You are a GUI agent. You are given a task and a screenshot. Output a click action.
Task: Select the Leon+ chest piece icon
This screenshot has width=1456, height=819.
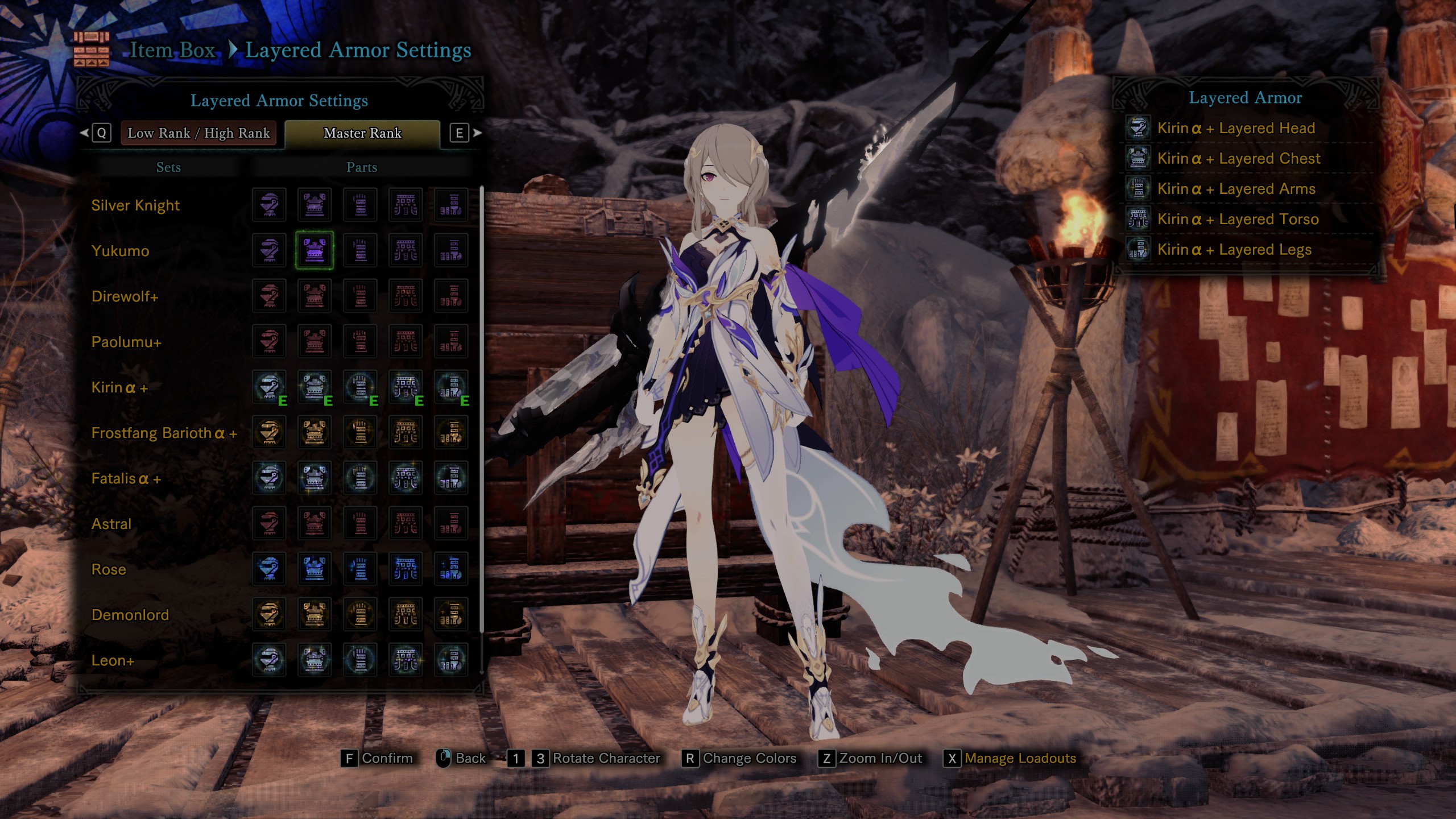click(x=315, y=660)
